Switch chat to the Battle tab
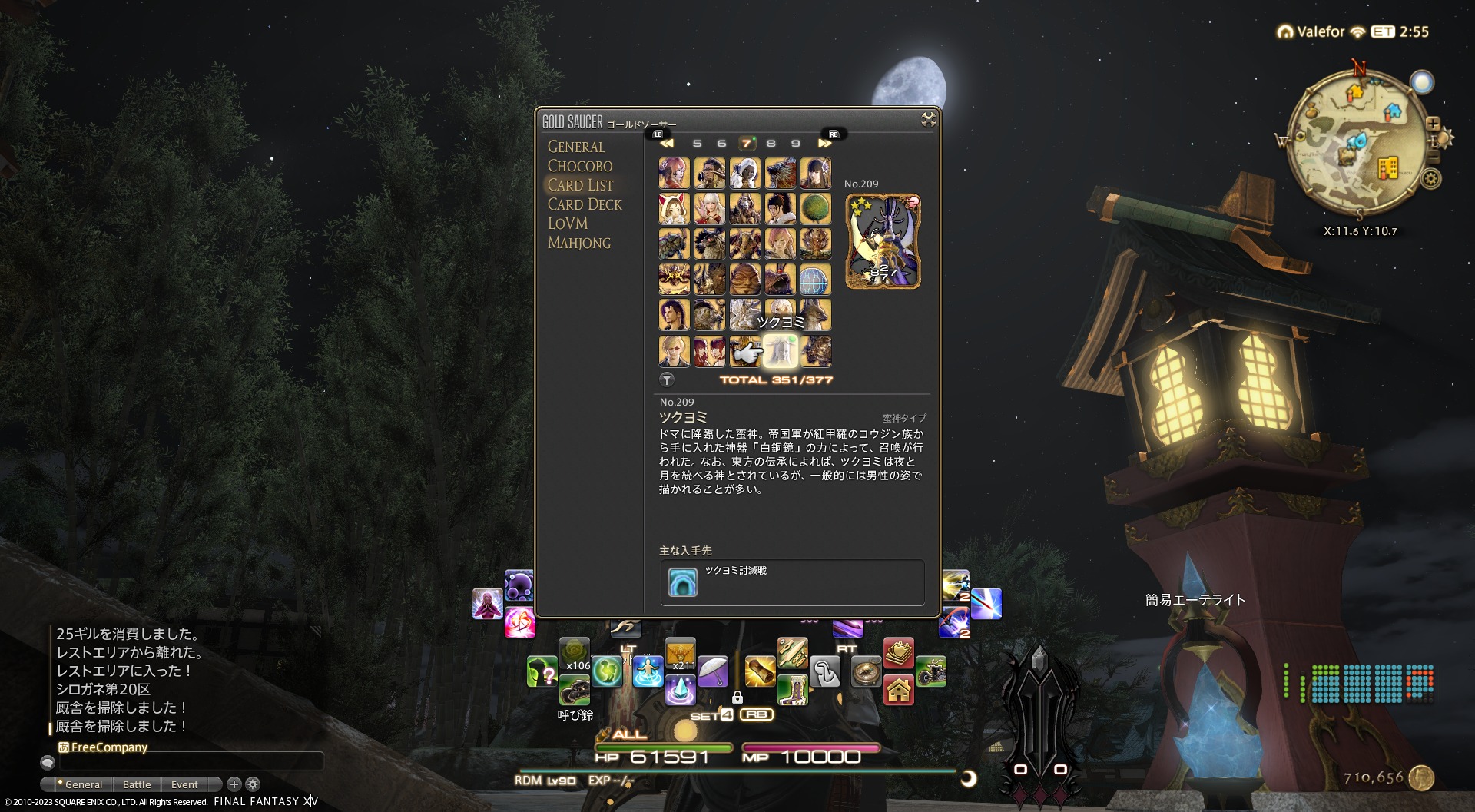The height and width of the screenshot is (812, 1475). [137, 784]
